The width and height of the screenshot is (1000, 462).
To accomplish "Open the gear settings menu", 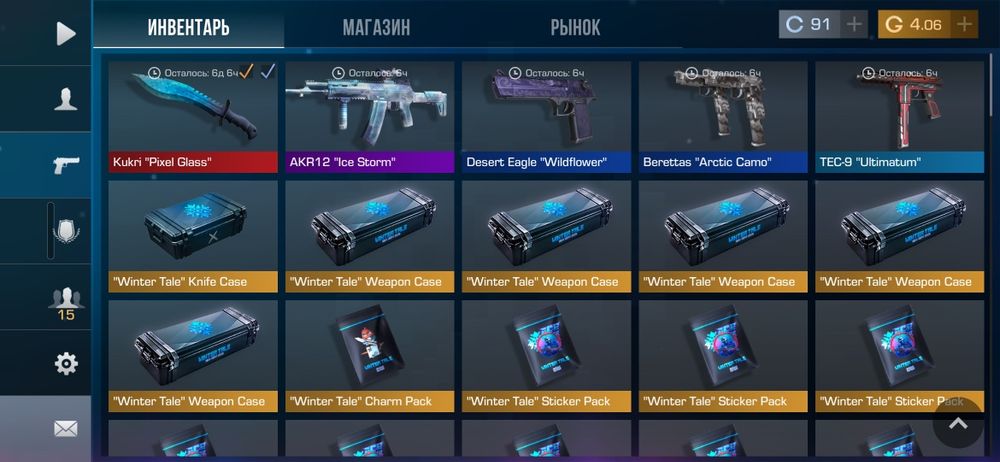I will pyautogui.click(x=66, y=364).
